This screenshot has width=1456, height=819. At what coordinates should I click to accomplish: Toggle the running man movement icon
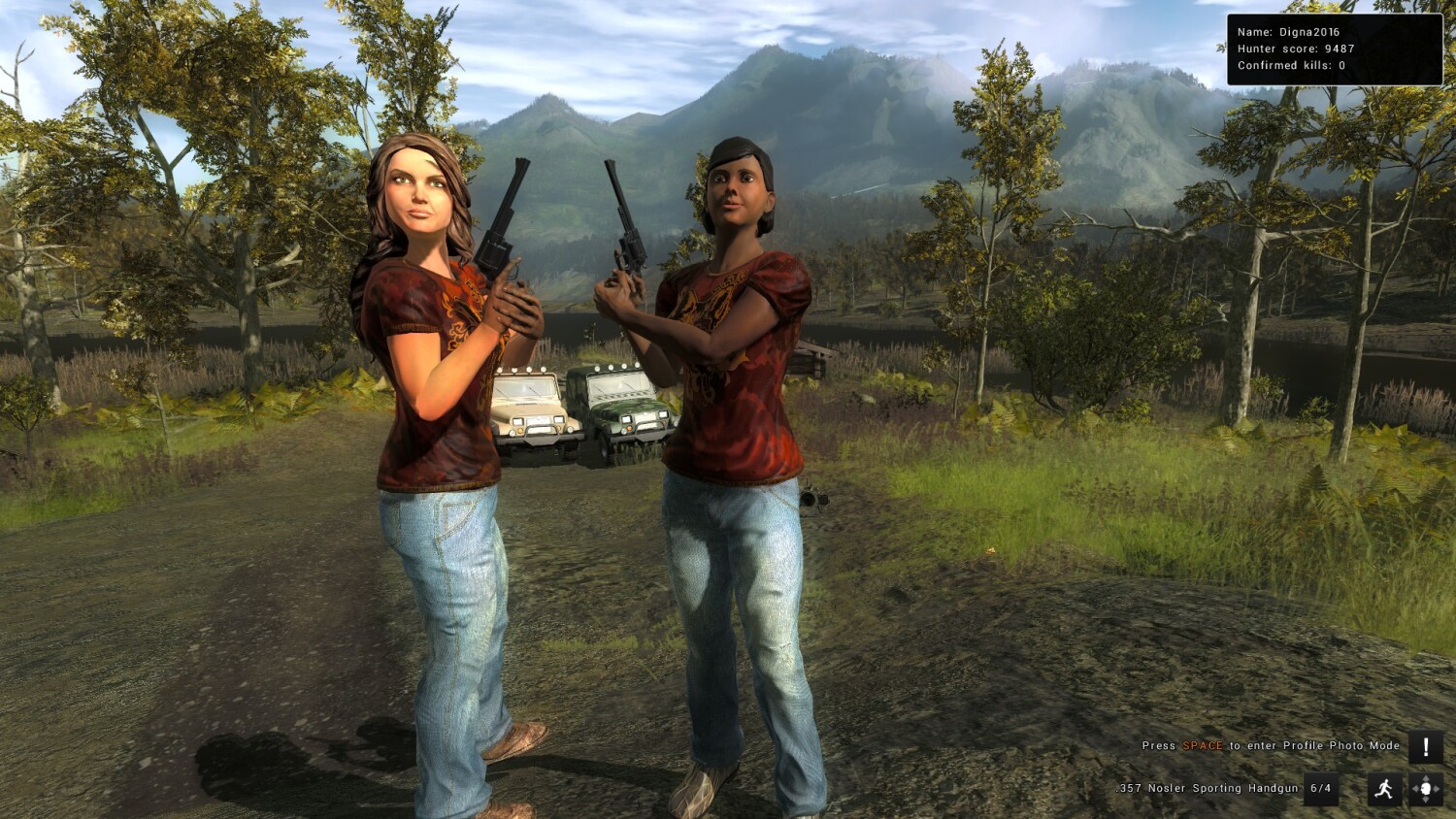[x=1384, y=789]
